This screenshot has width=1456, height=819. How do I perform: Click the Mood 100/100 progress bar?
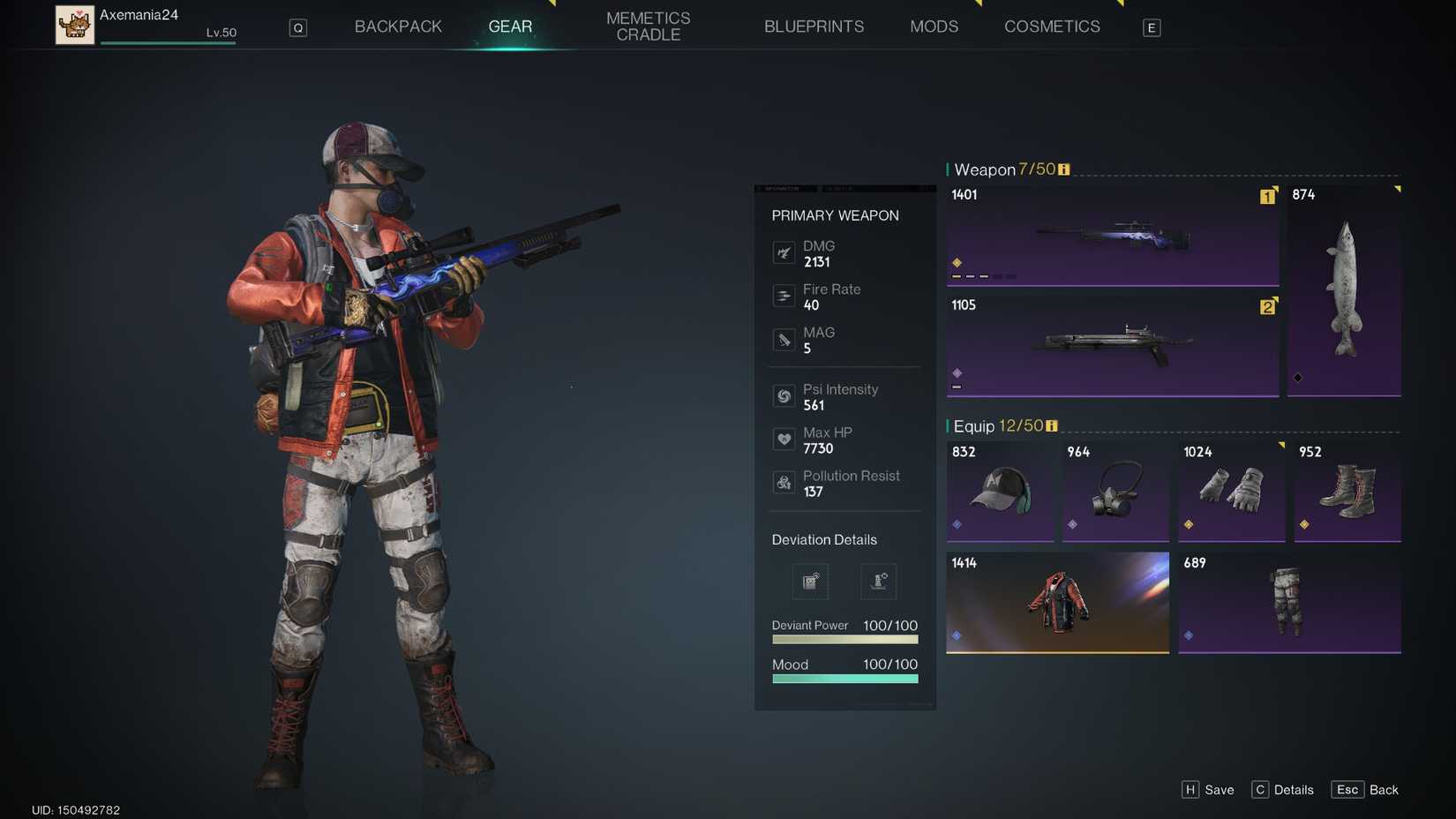[x=844, y=679]
